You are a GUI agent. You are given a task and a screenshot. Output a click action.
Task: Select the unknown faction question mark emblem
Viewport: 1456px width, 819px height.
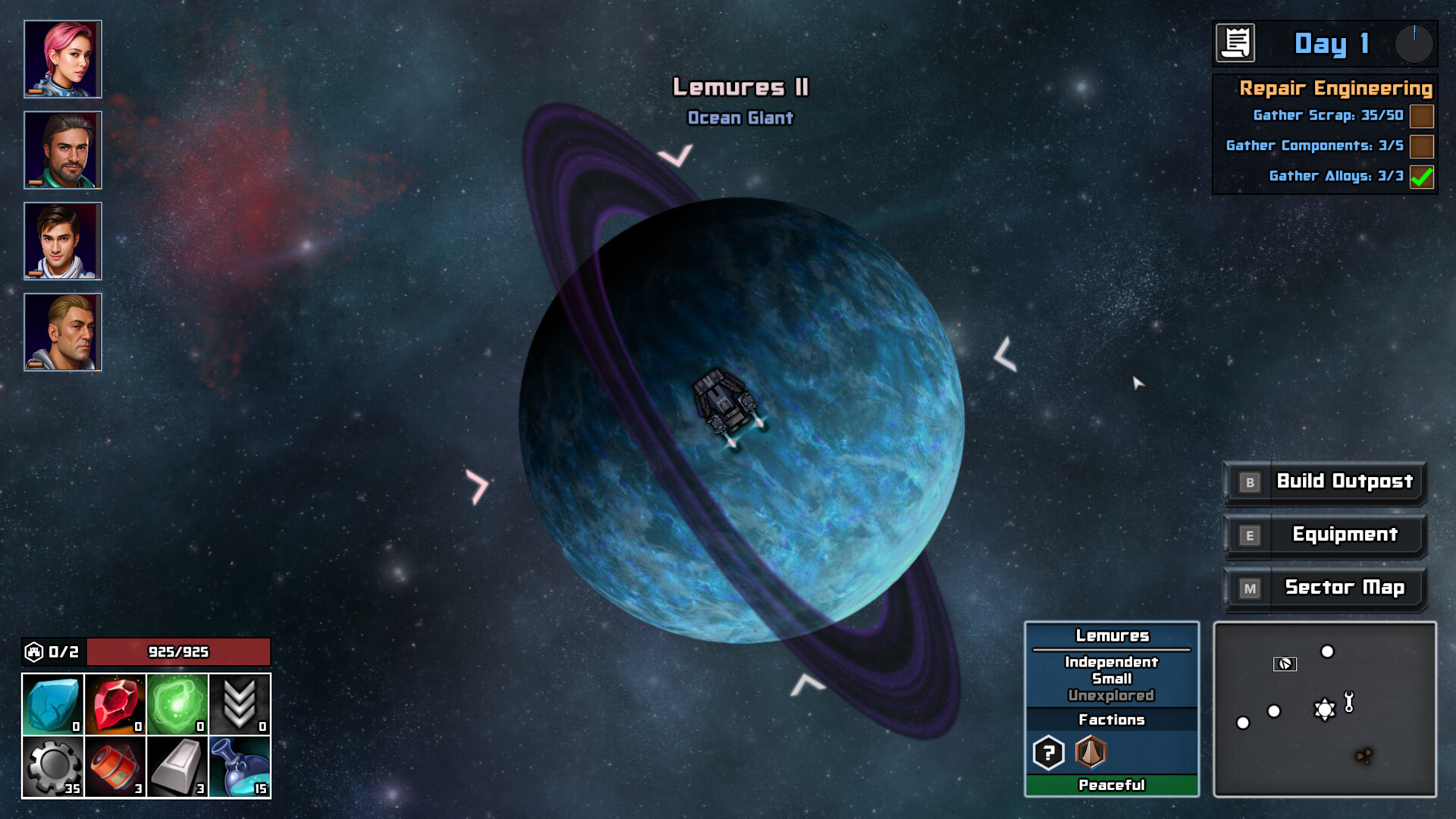point(1048,752)
